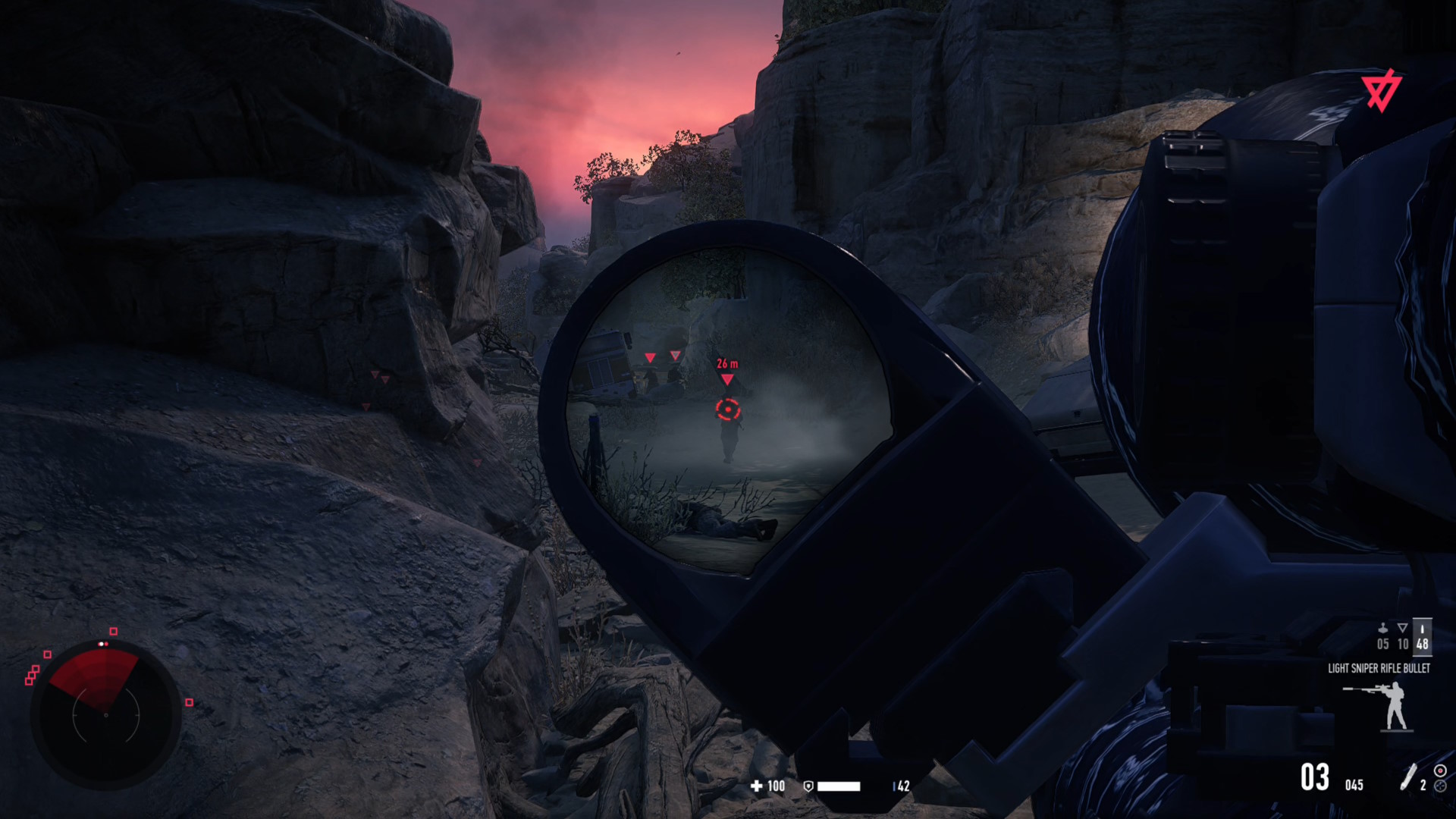The width and height of the screenshot is (1456, 819).
Task: Click the circular threat radar
Action: point(106,714)
